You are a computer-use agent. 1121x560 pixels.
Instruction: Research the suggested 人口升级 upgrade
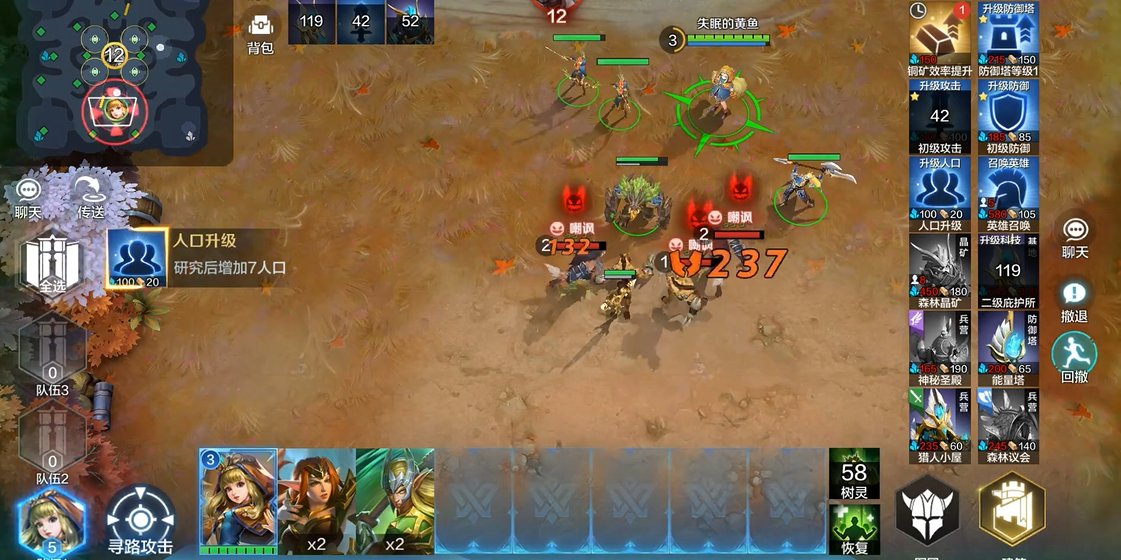137,258
